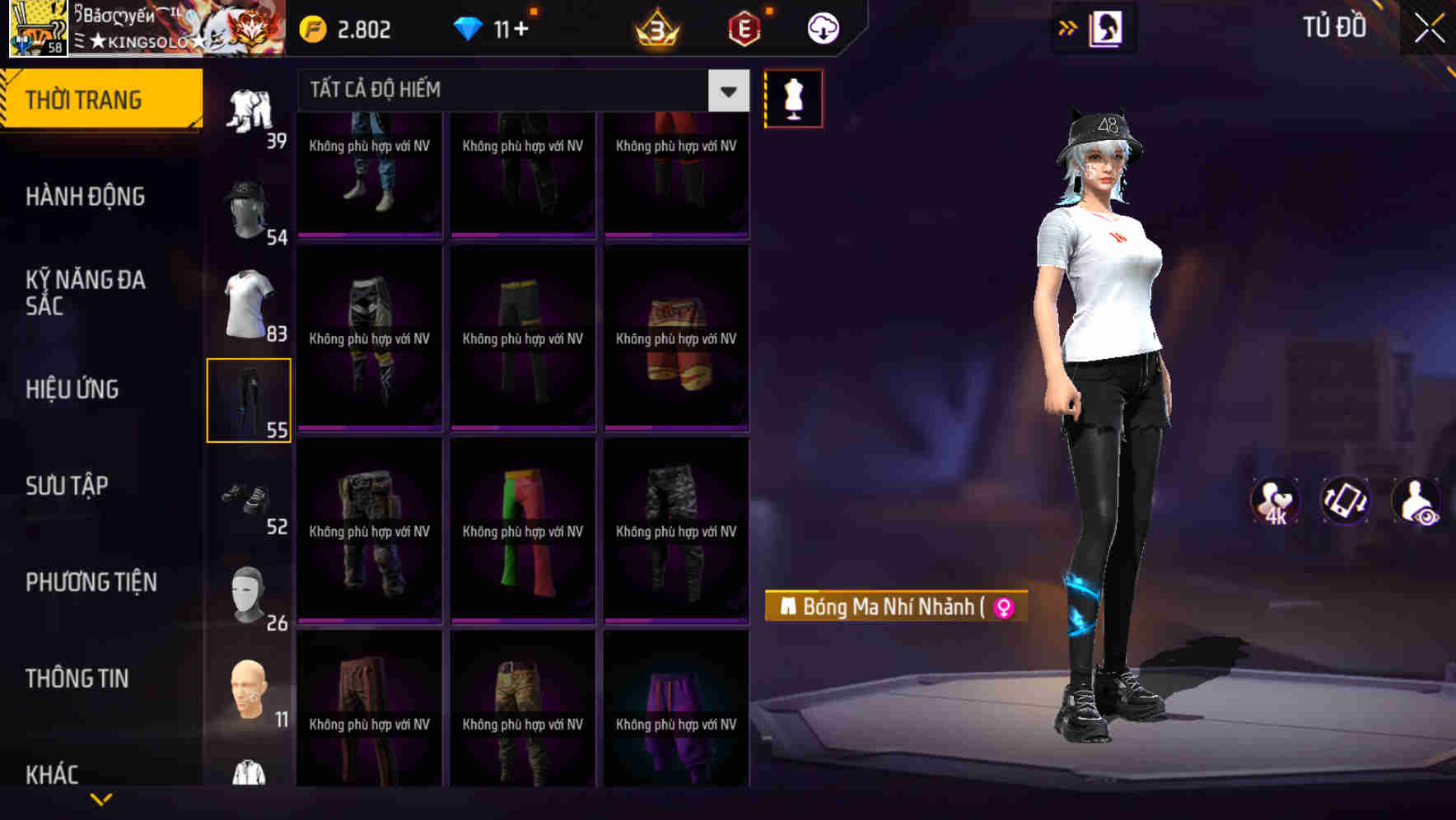Open the character preview eye icon

[1416, 501]
